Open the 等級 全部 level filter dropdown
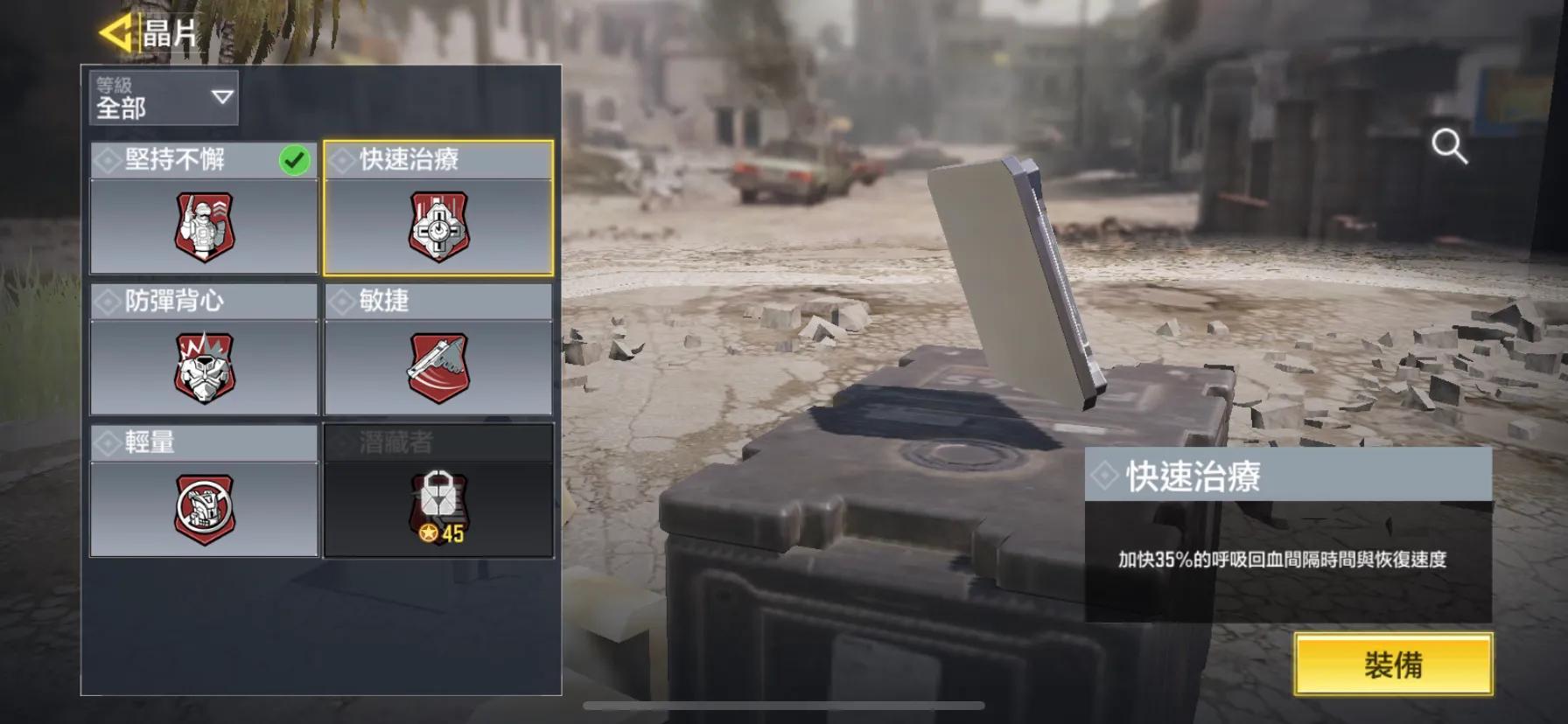Viewport: 1568px width, 724px height. pyautogui.click(x=163, y=97)
